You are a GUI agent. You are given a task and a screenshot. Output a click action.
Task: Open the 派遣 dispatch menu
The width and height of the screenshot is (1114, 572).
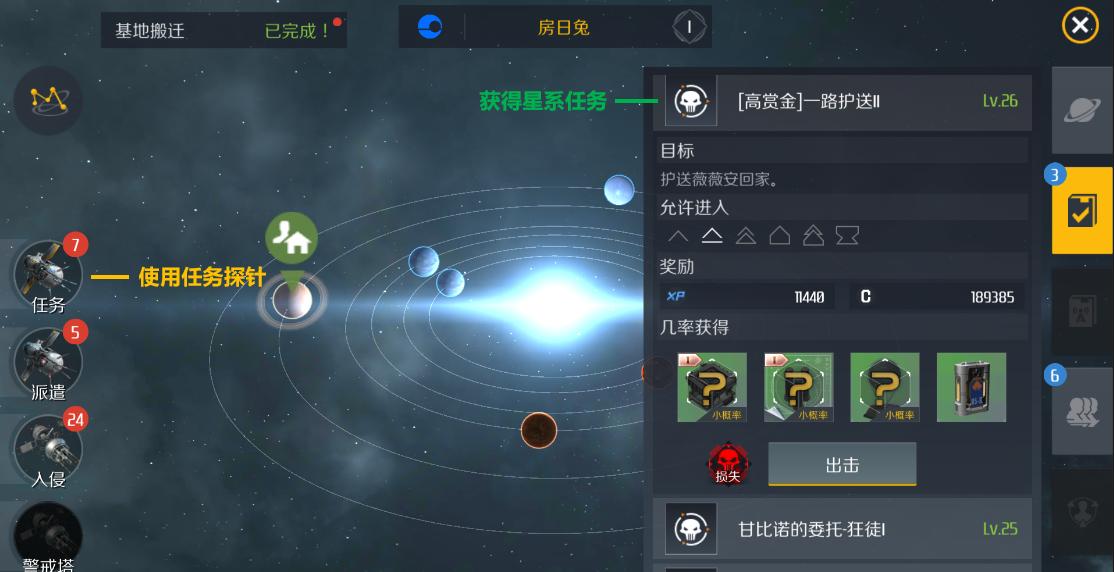coord(47,361)
